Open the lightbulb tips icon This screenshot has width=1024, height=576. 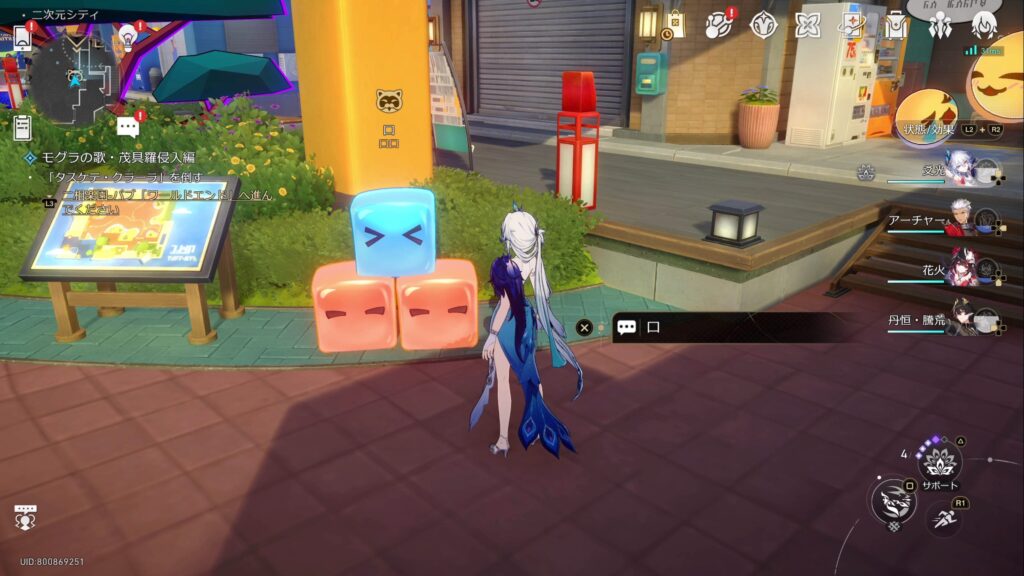pos(127,38)
